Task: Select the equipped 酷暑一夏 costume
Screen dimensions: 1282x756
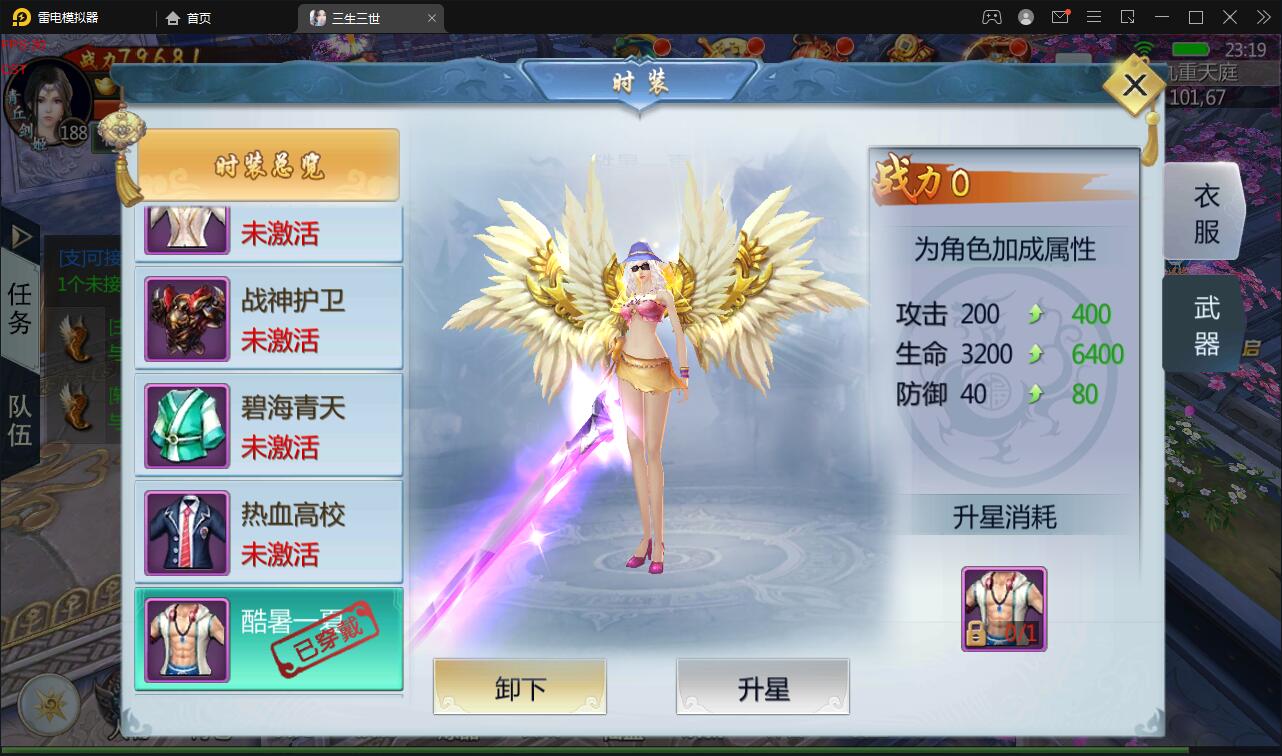Action: click(268, 639)
